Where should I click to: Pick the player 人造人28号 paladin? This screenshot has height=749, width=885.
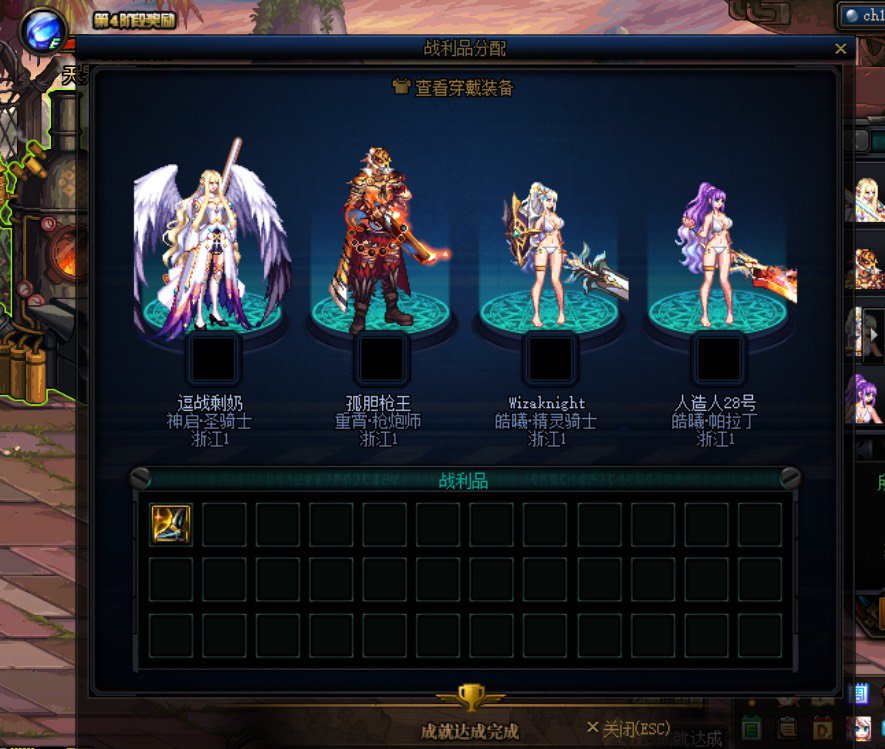[716, 255]
